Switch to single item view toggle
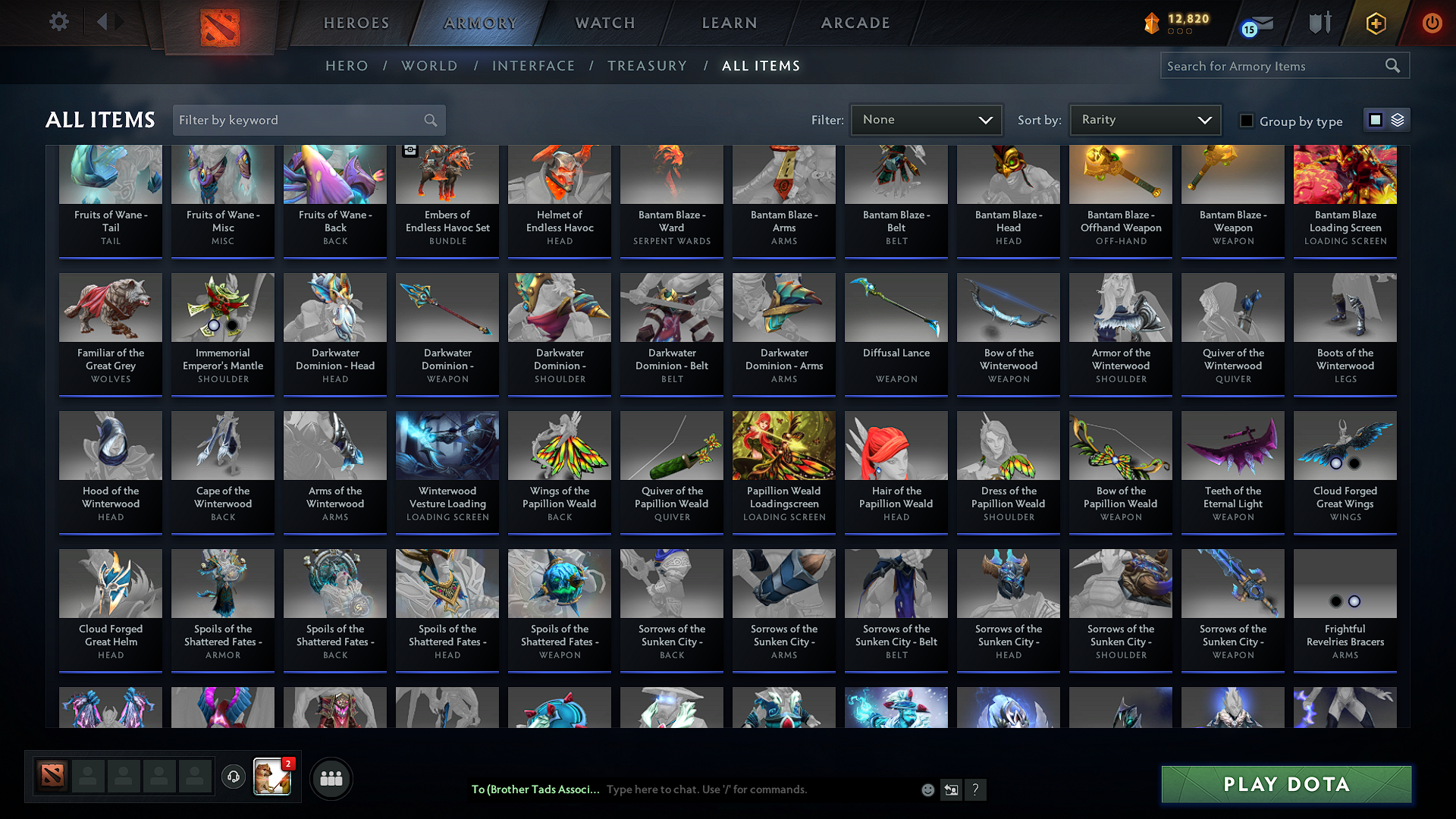 tap(1376, 119)
